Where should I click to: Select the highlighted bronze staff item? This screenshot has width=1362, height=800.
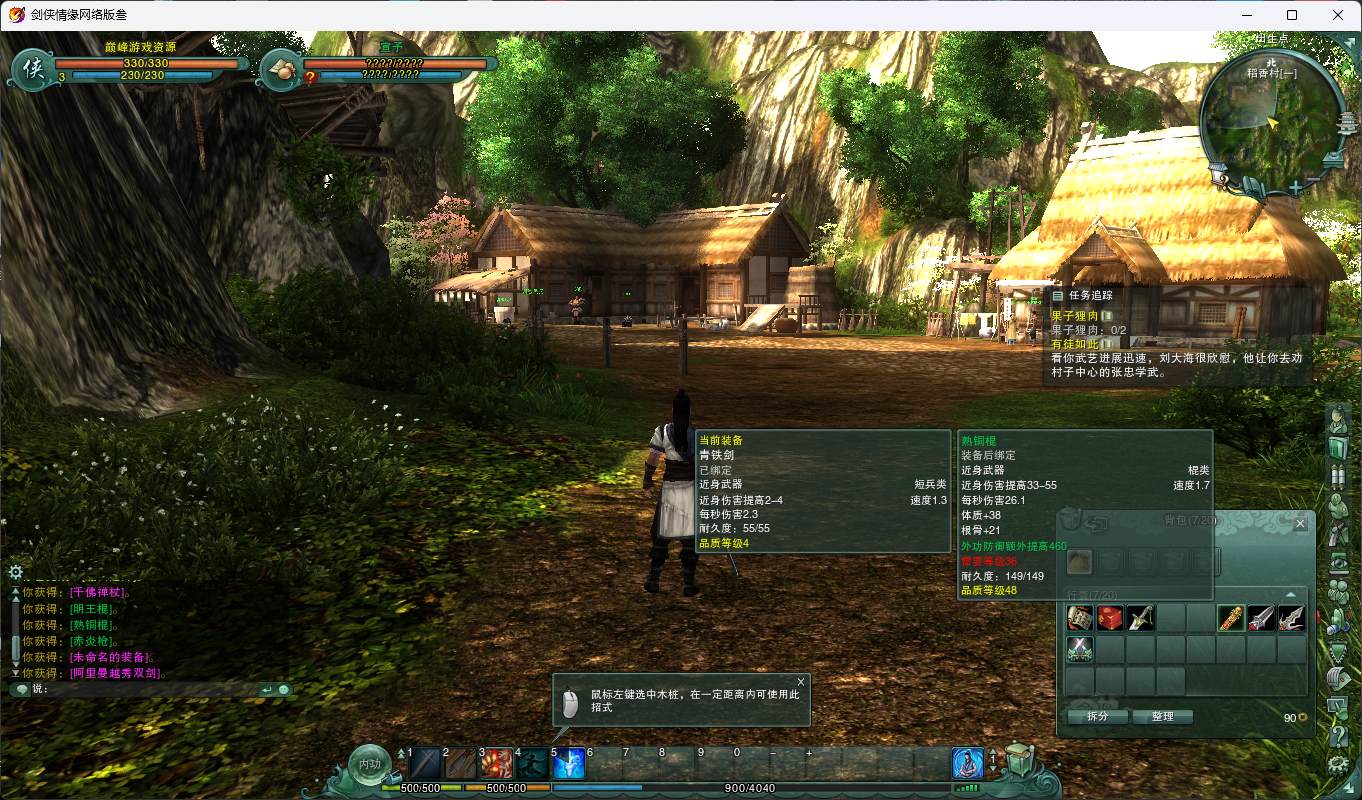tap(1231, 618)
